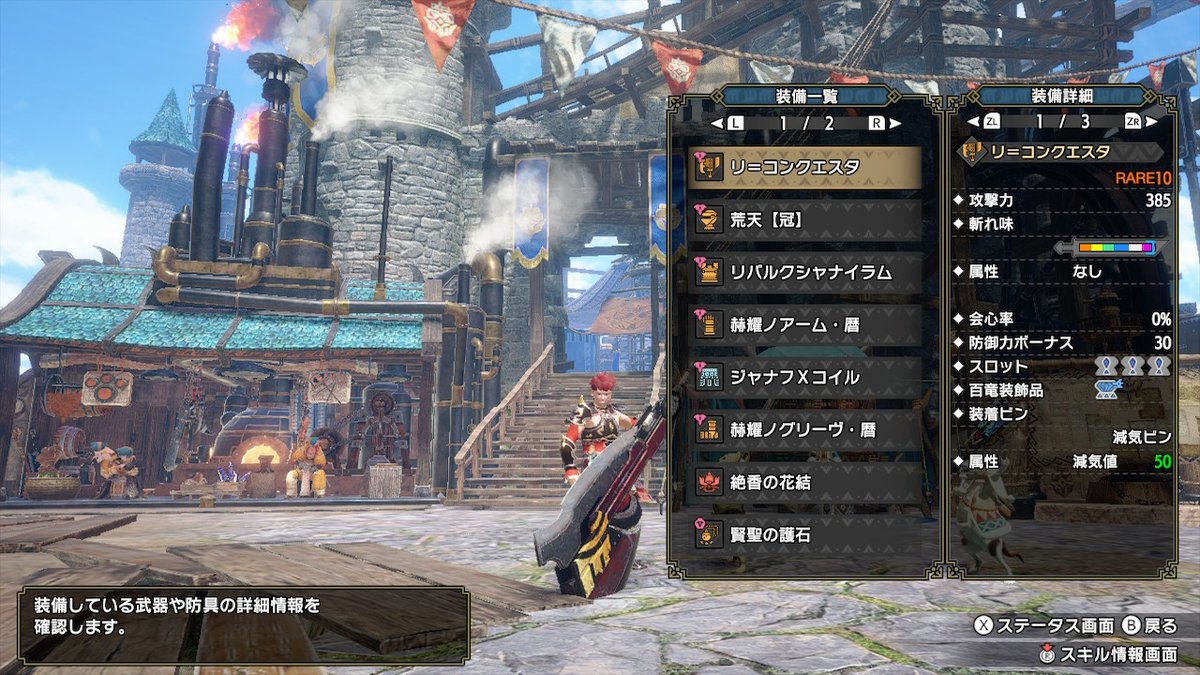The image size is (1200, 675).
Task: Choose the 荒天【冠】 helmet row
Action: point(804,220)
